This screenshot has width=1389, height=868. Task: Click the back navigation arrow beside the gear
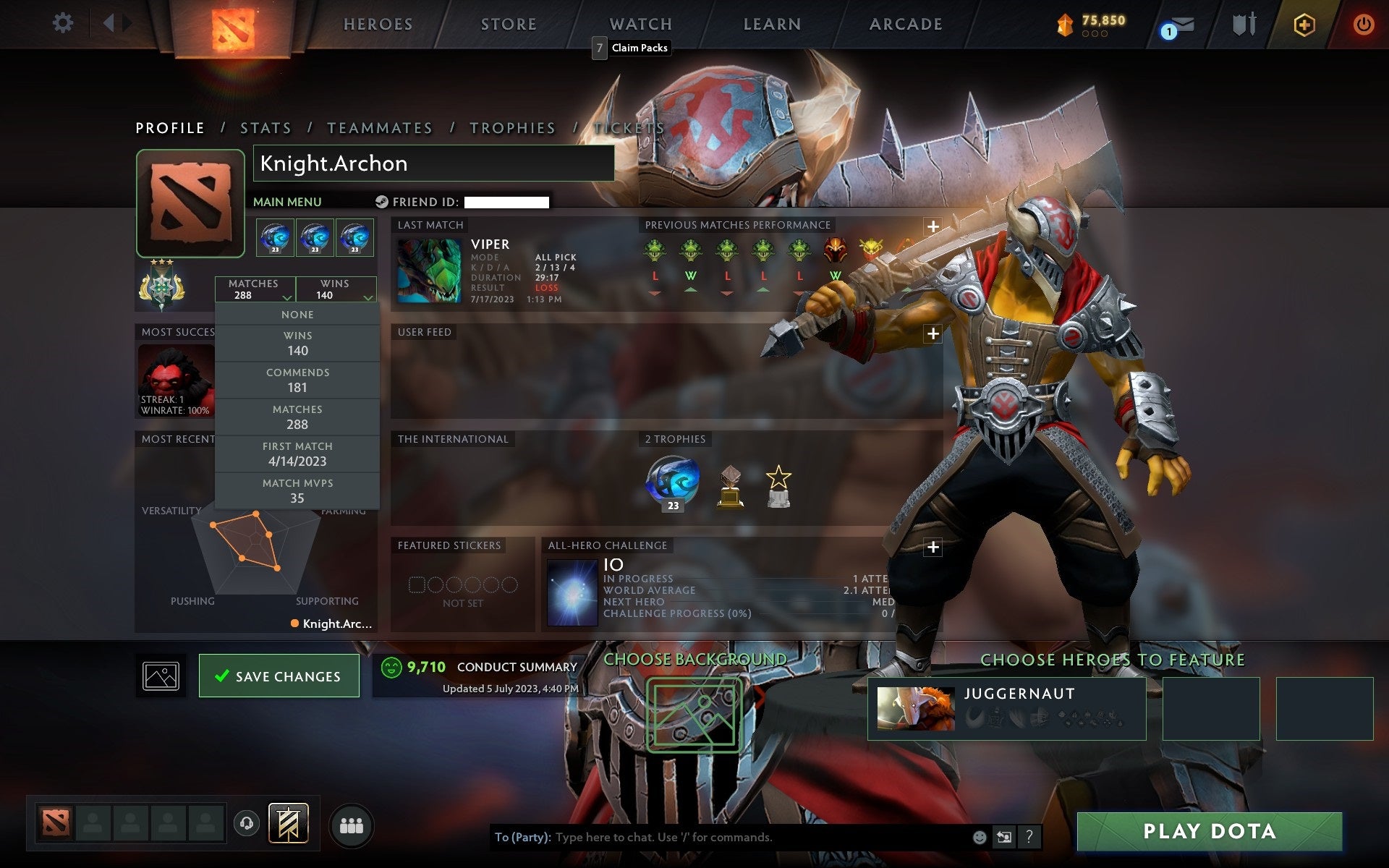pyautogui.click(x=109, y=23)
